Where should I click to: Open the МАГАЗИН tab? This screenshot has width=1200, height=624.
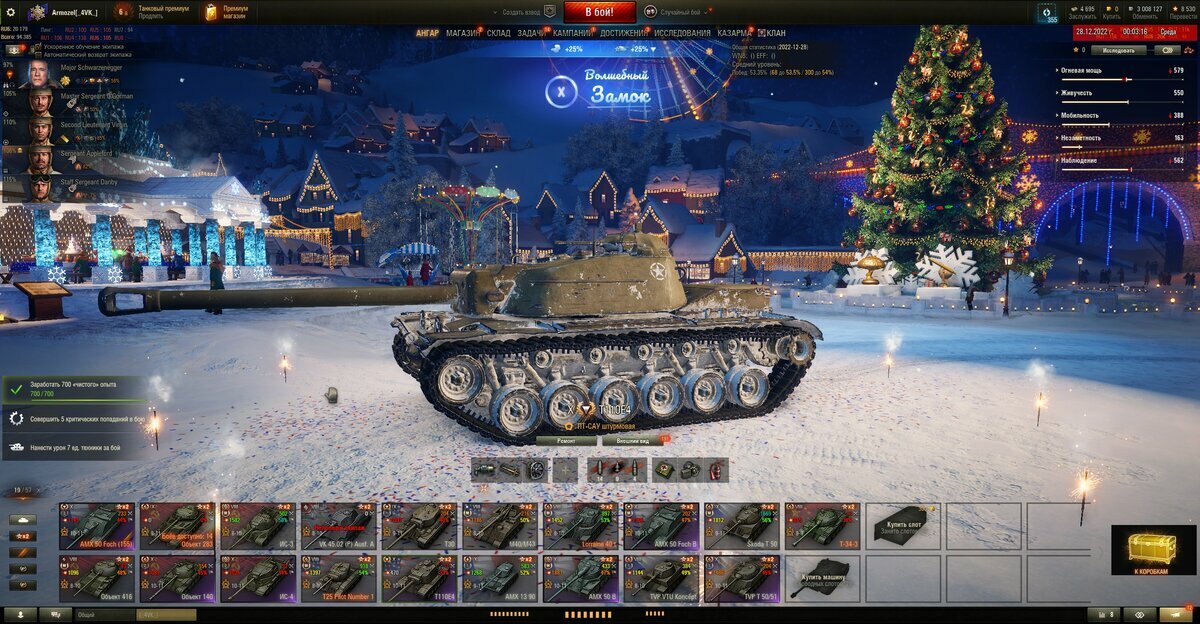[462, 33]
